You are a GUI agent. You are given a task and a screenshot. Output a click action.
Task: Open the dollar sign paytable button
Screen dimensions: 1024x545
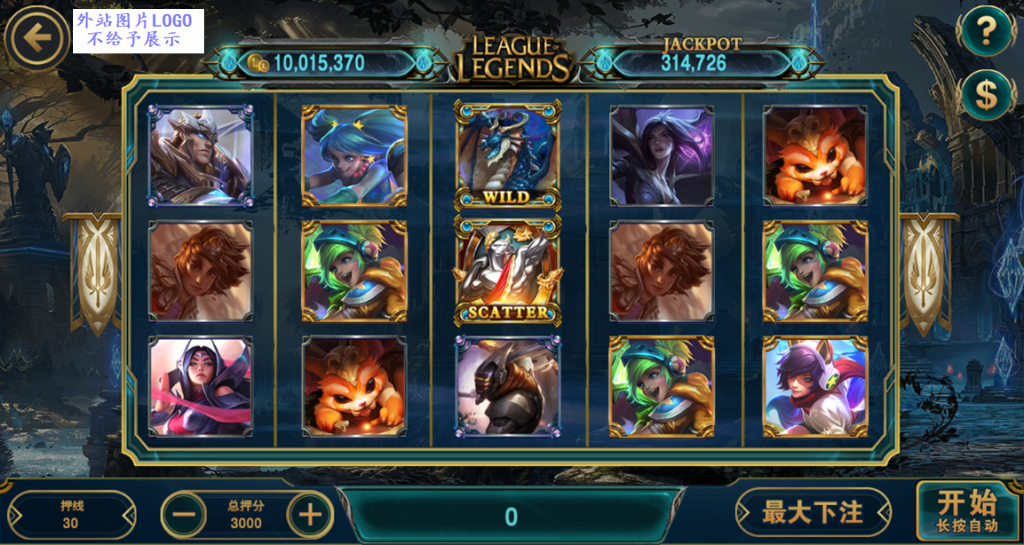[x=986, y=94]
